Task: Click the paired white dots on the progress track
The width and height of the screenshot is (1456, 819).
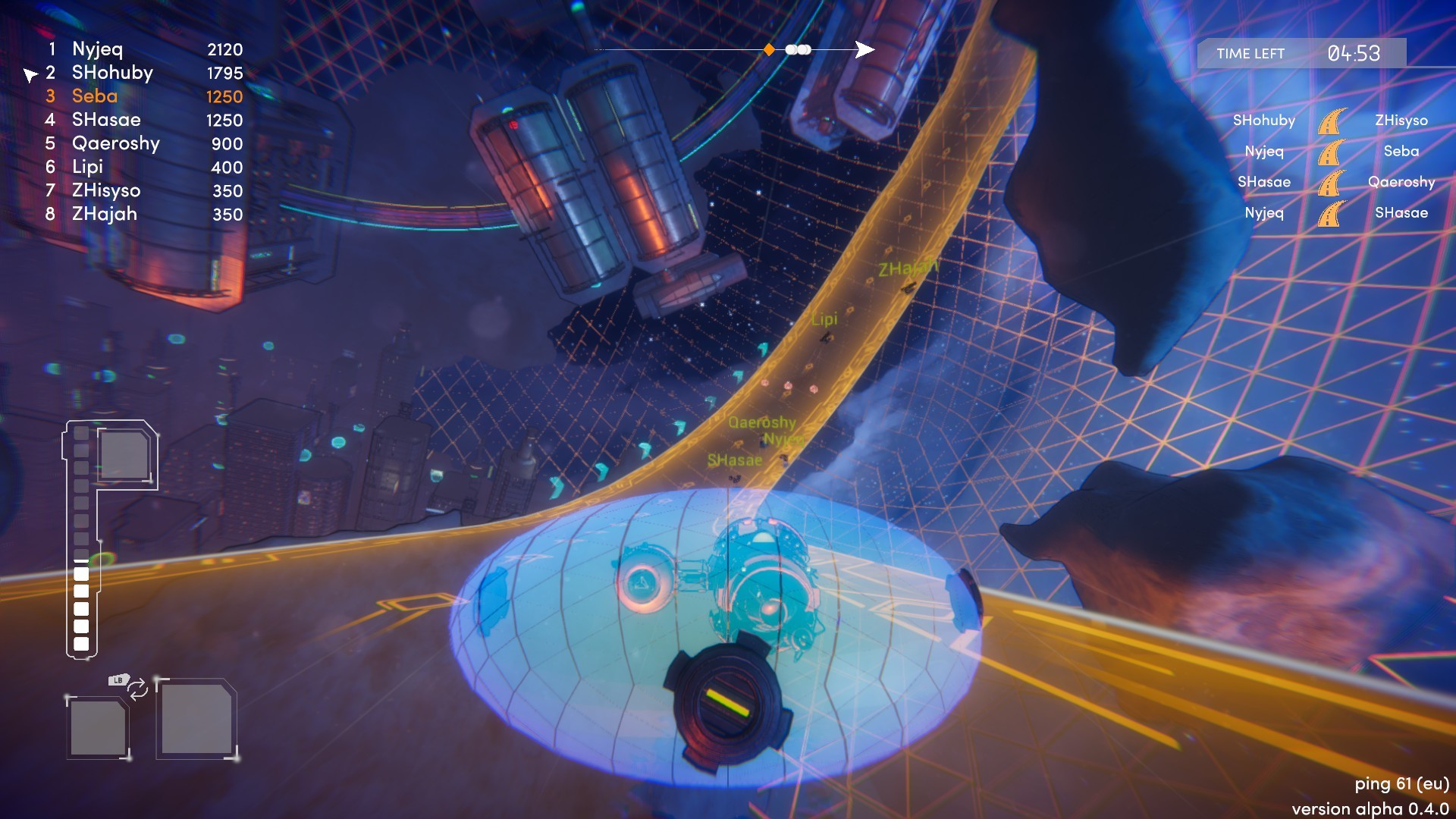Action: pyautogui.click(x=796, y=49)
